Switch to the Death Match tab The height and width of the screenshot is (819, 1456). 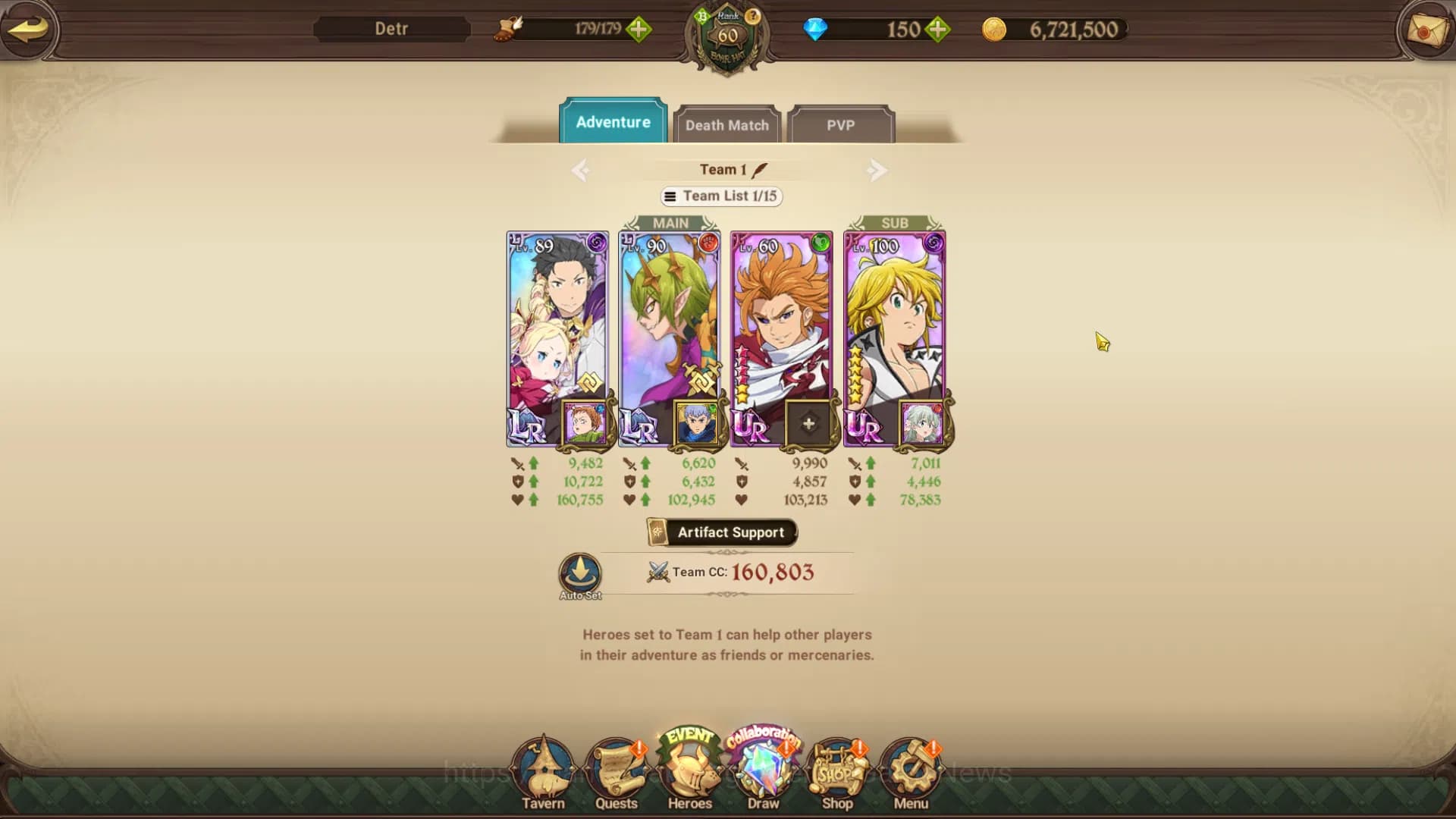(x=726, y=125)
